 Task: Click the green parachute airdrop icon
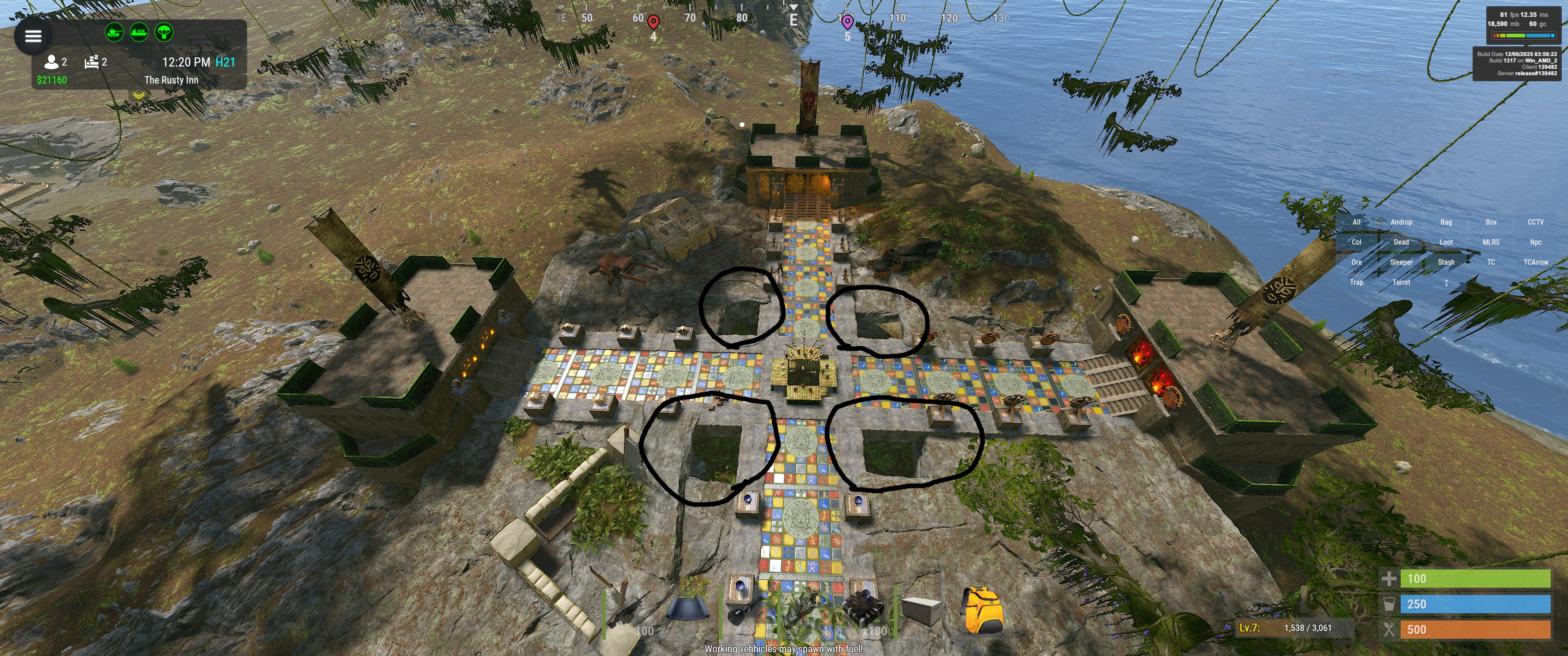164,31
